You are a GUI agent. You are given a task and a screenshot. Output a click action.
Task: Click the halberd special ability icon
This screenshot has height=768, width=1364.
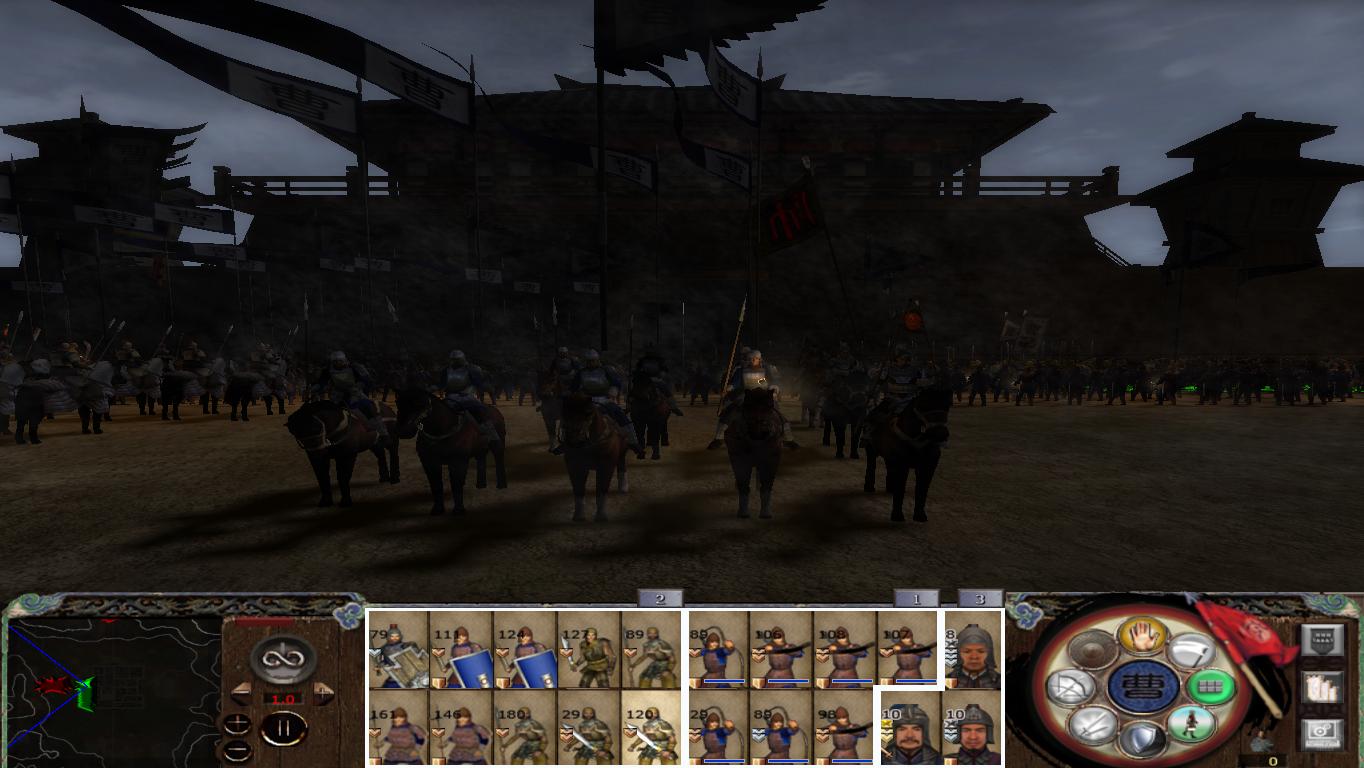[x=1194, y=650]
